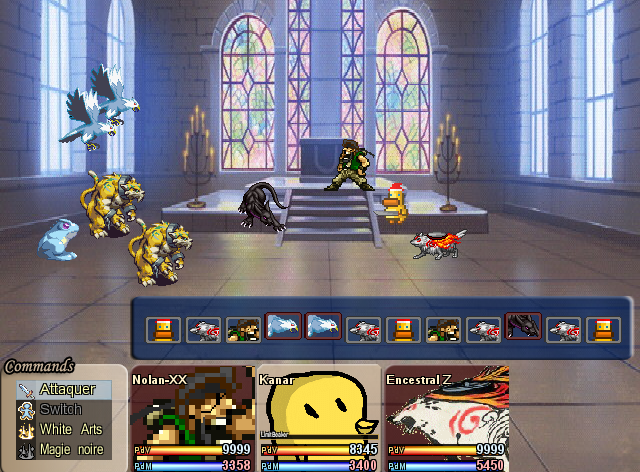Open the White Arts menu
640x472 pixels.
tap(70, 429)
